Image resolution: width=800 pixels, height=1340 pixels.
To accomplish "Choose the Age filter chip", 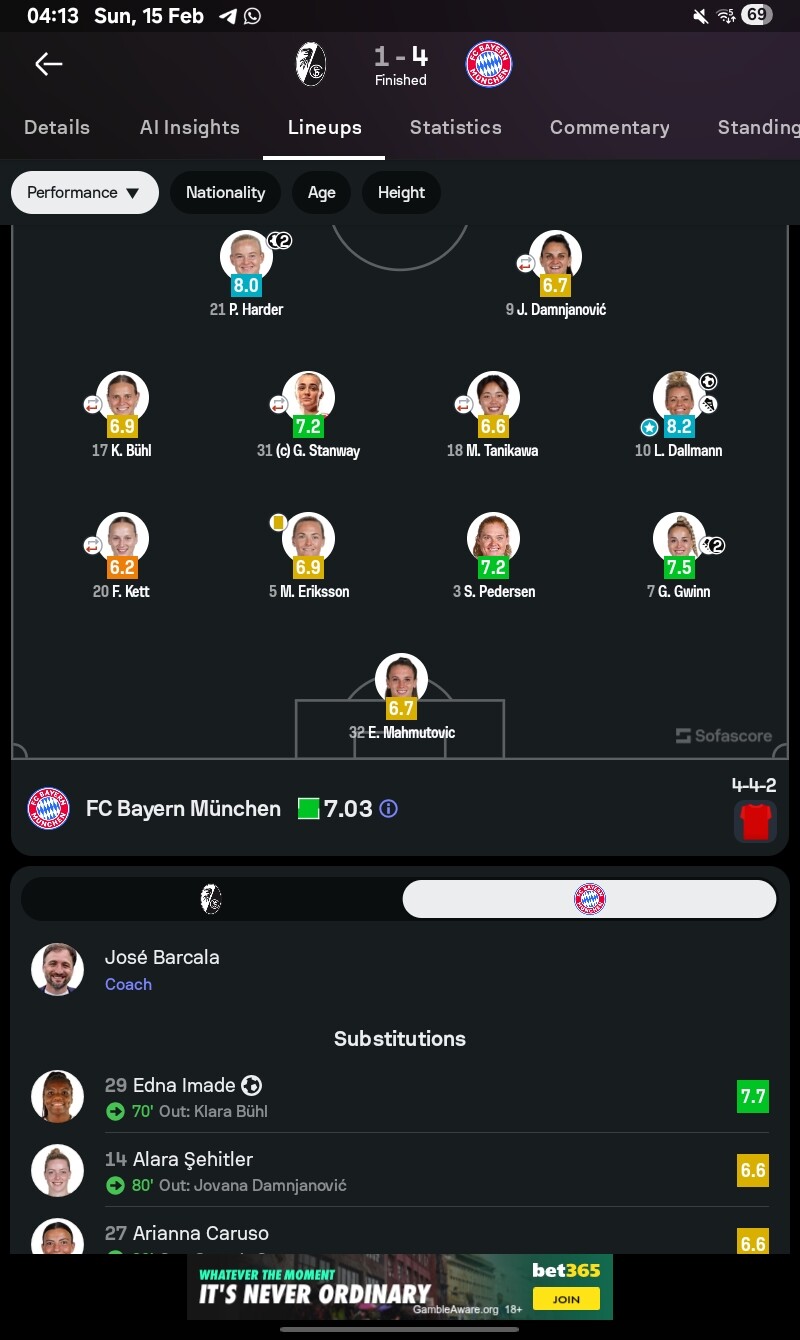I will 321,192.
